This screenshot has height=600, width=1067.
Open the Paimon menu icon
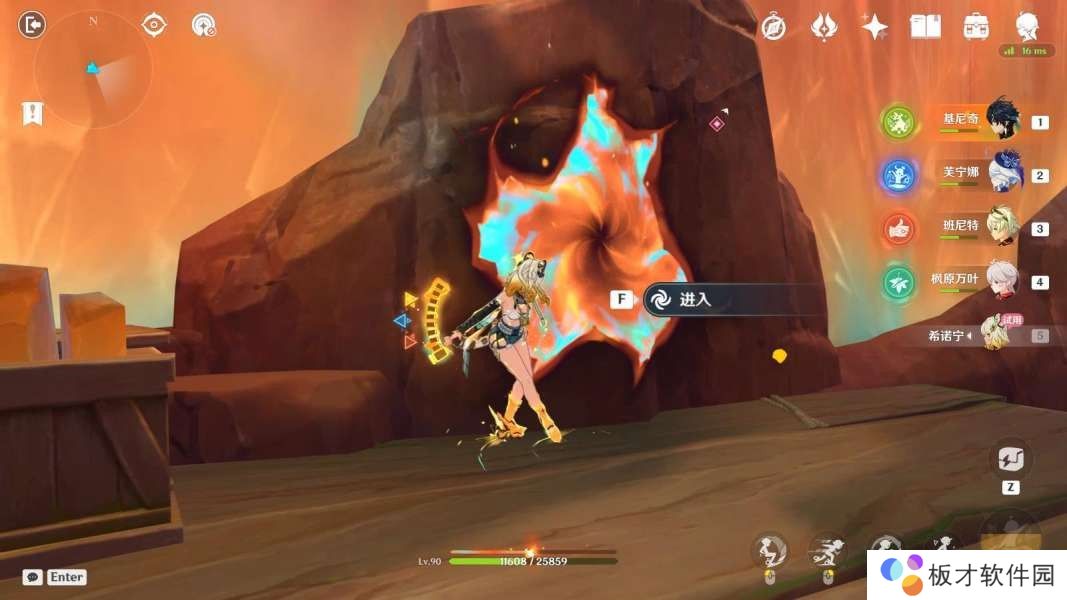click(x=1026, y=25)
